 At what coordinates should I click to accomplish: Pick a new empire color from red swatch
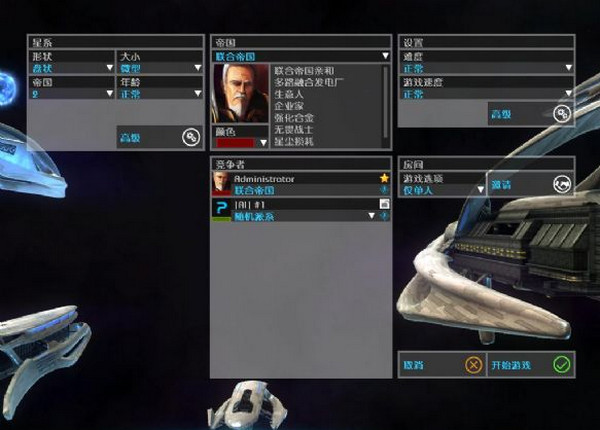pos(240,143)
